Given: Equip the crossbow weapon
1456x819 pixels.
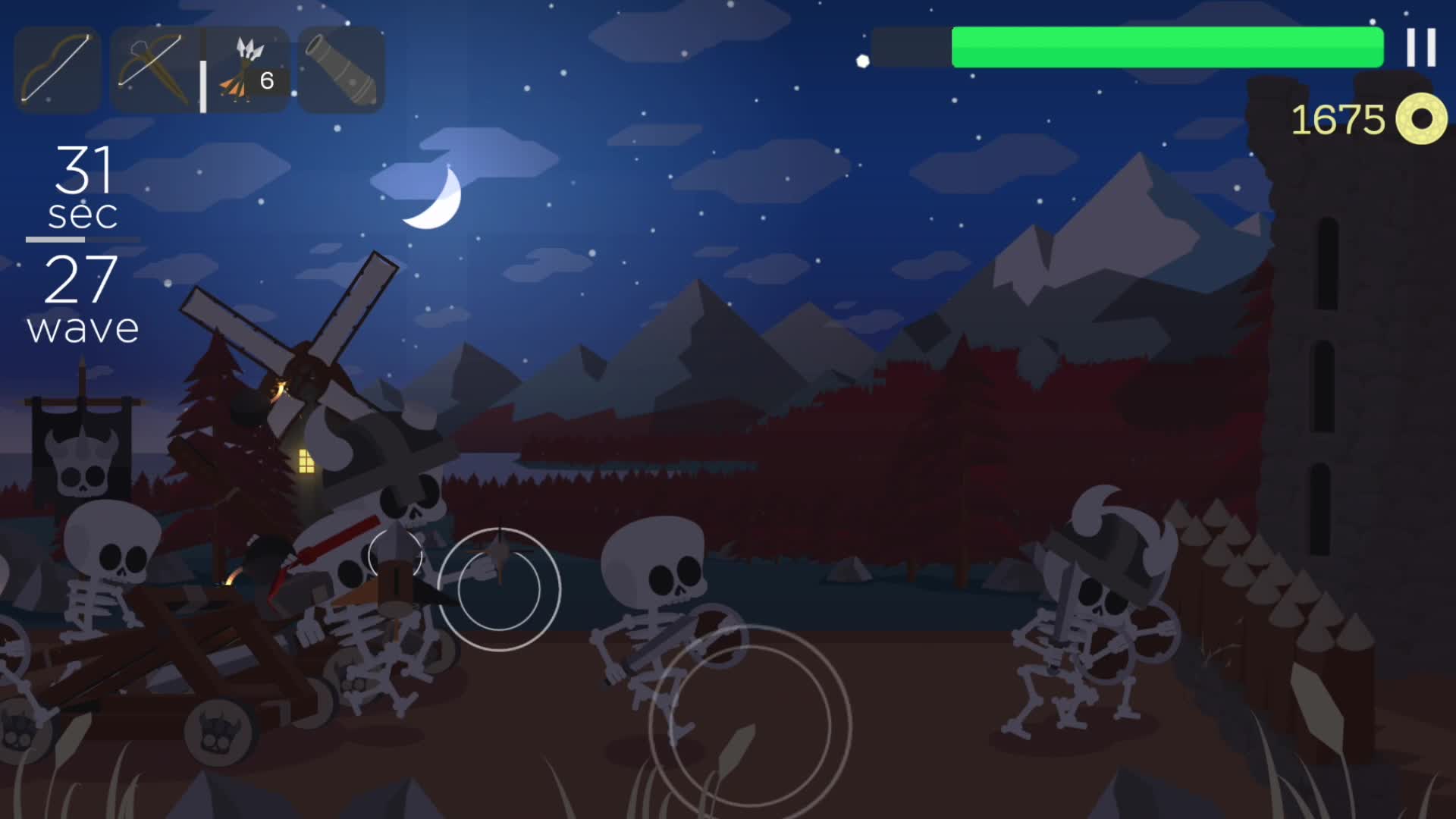Looking at the screenshot, I should pos(152,68).
